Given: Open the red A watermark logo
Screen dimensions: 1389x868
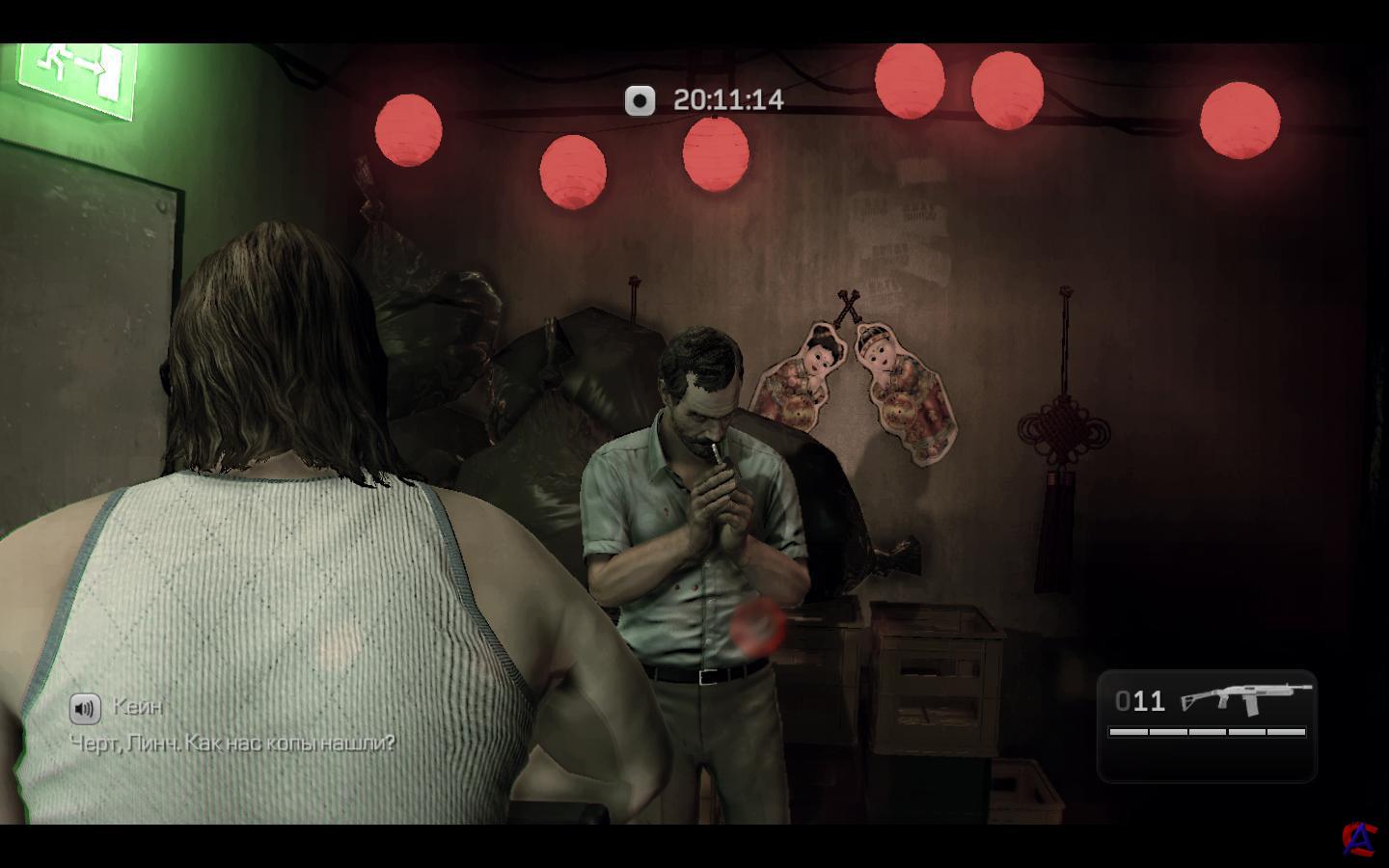Looking at the screenshot, I should click(x=1360, y=838).
